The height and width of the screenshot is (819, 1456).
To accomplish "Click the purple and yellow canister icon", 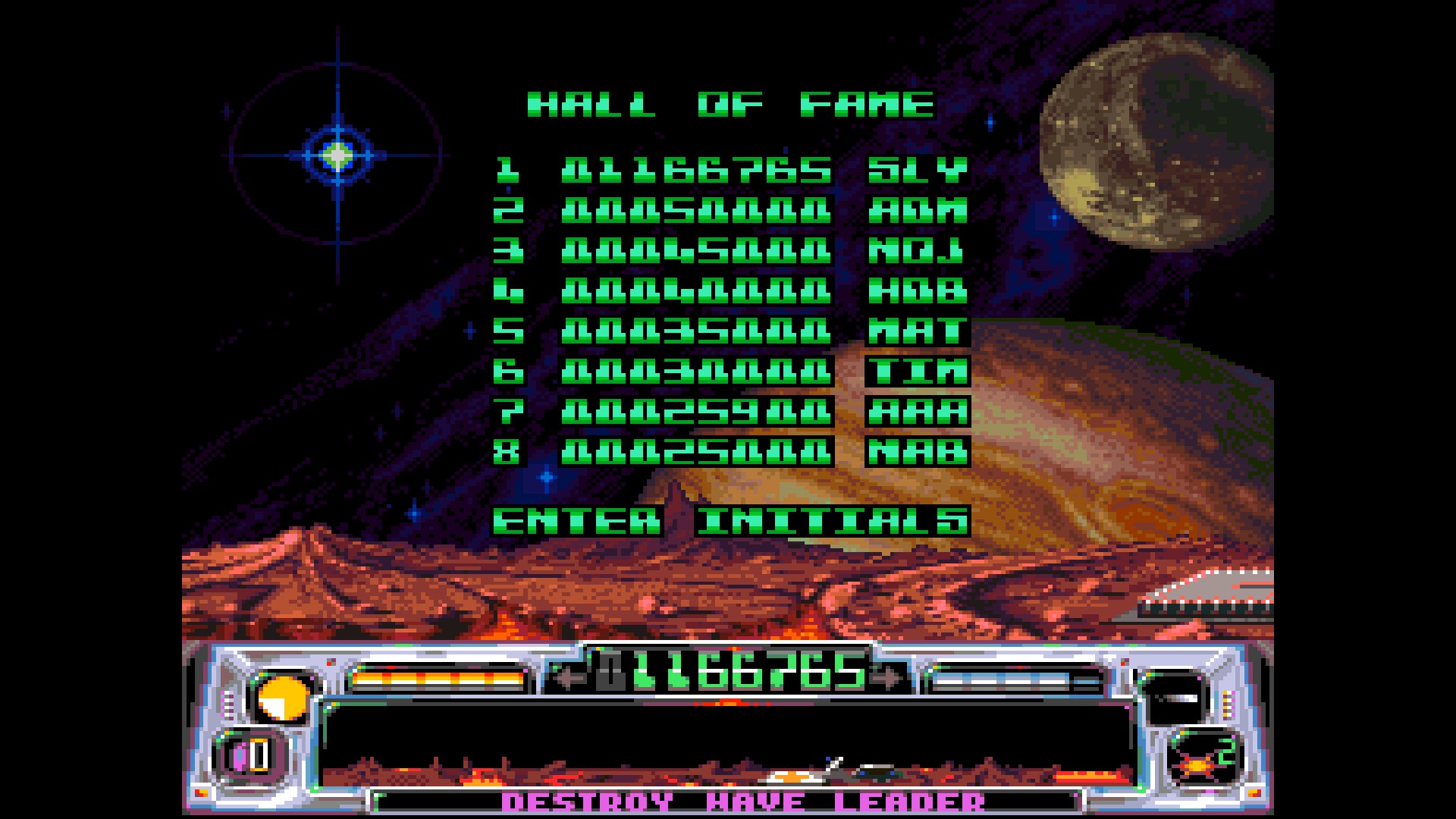I will 252,757.
